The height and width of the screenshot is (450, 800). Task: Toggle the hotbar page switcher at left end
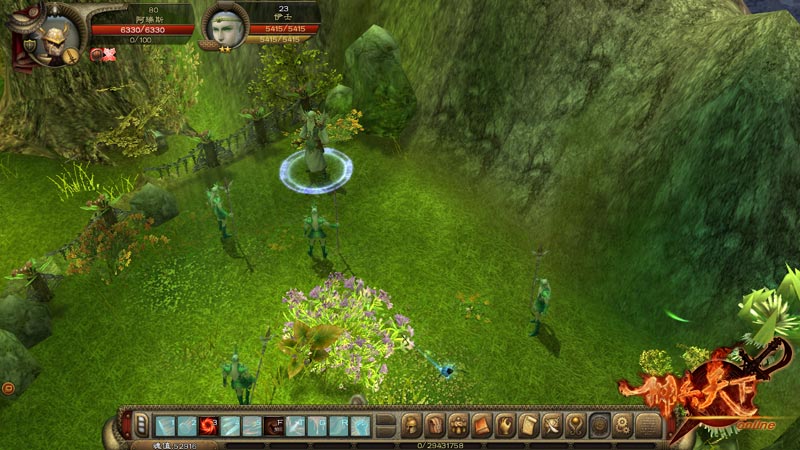click(141, 425)
